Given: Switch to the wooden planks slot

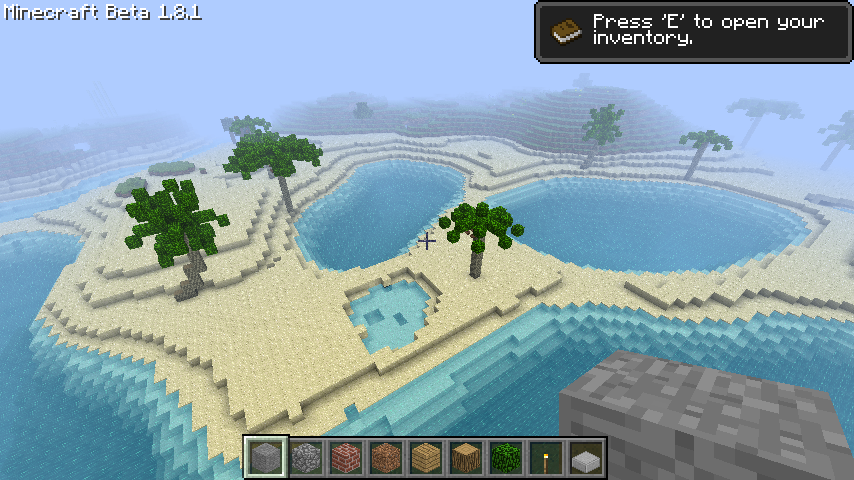Looking at the screenshot, I should point(426,458).
